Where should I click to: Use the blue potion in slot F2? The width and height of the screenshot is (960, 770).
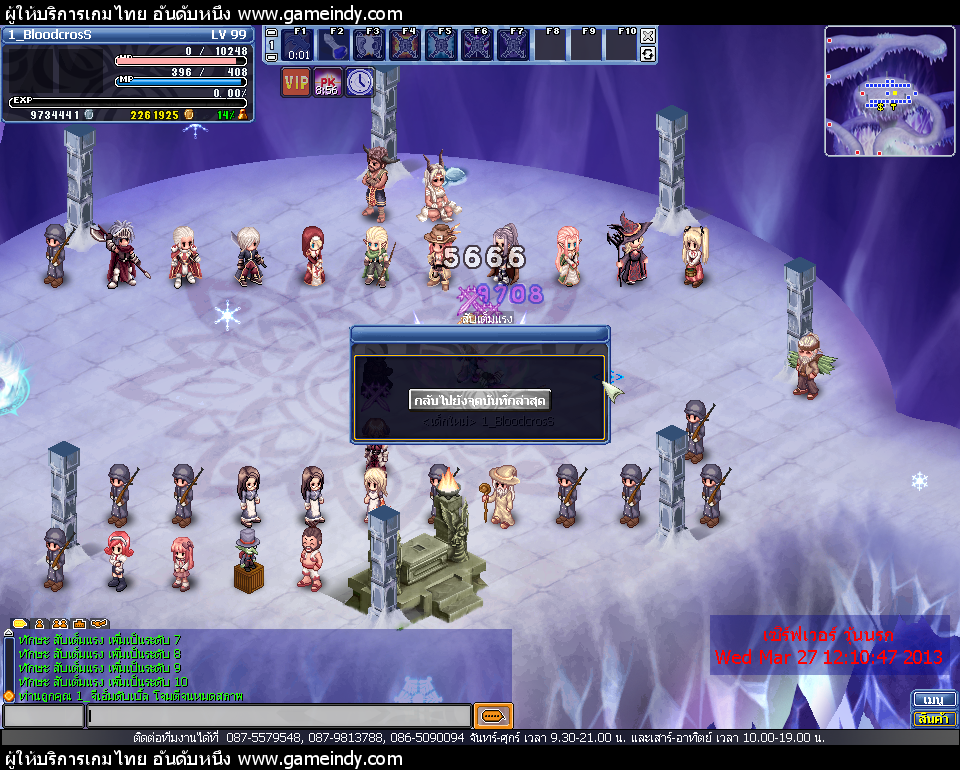(x=334, y=46)
